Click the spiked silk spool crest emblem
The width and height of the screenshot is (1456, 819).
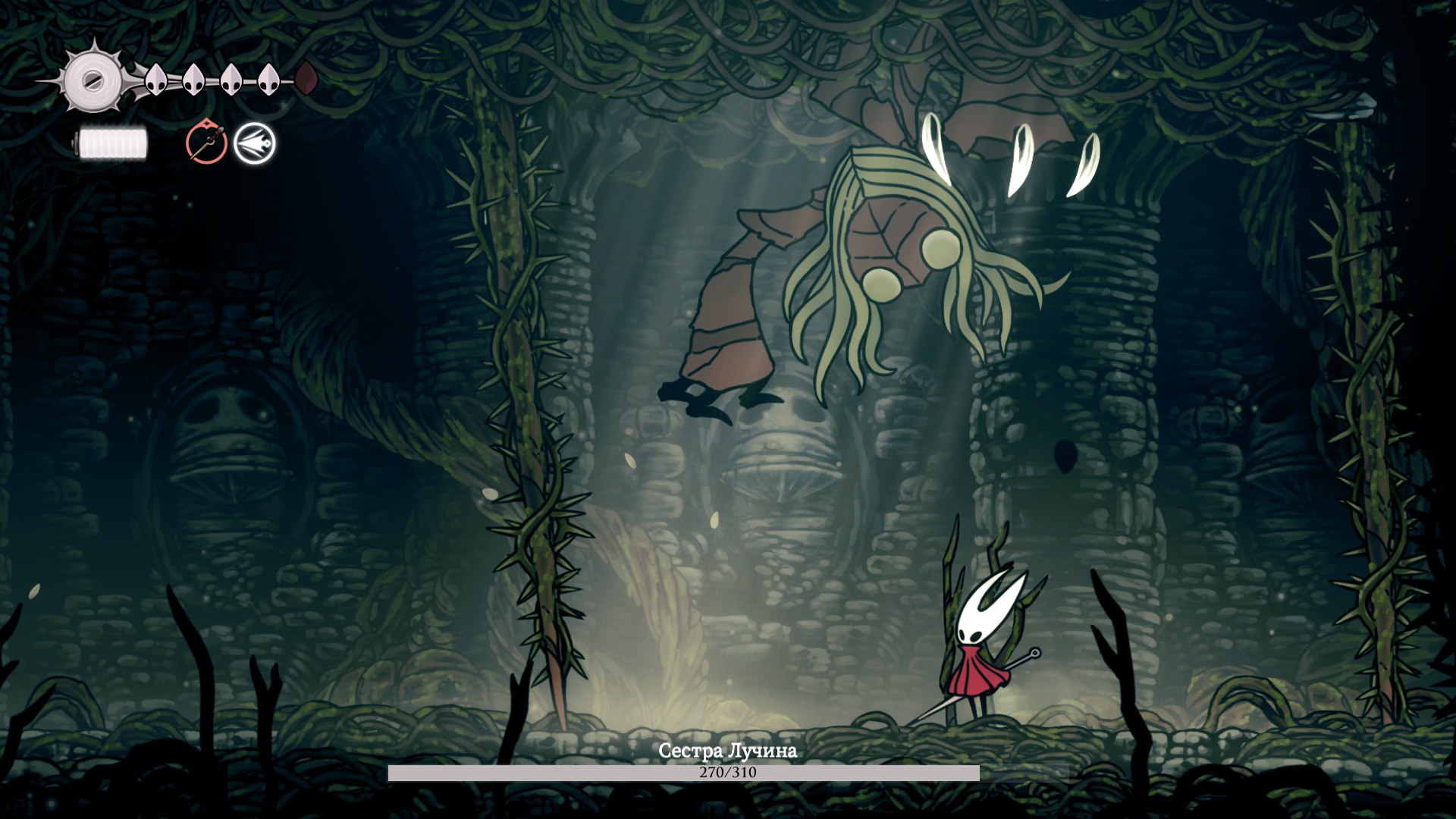pyautogui.click(x=93, y=79)
